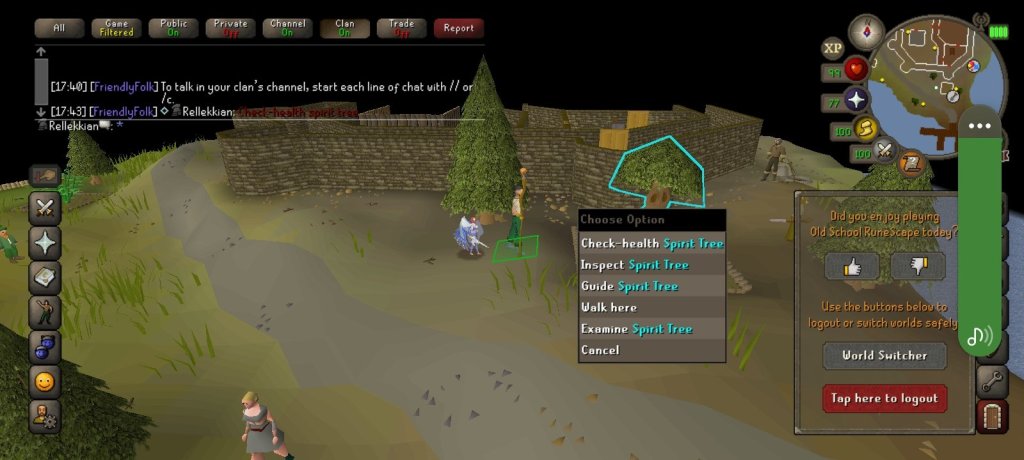Screen dimensions: 1024x460
Task: Select Examine Spirit Tree option
Action: [636, 329]
